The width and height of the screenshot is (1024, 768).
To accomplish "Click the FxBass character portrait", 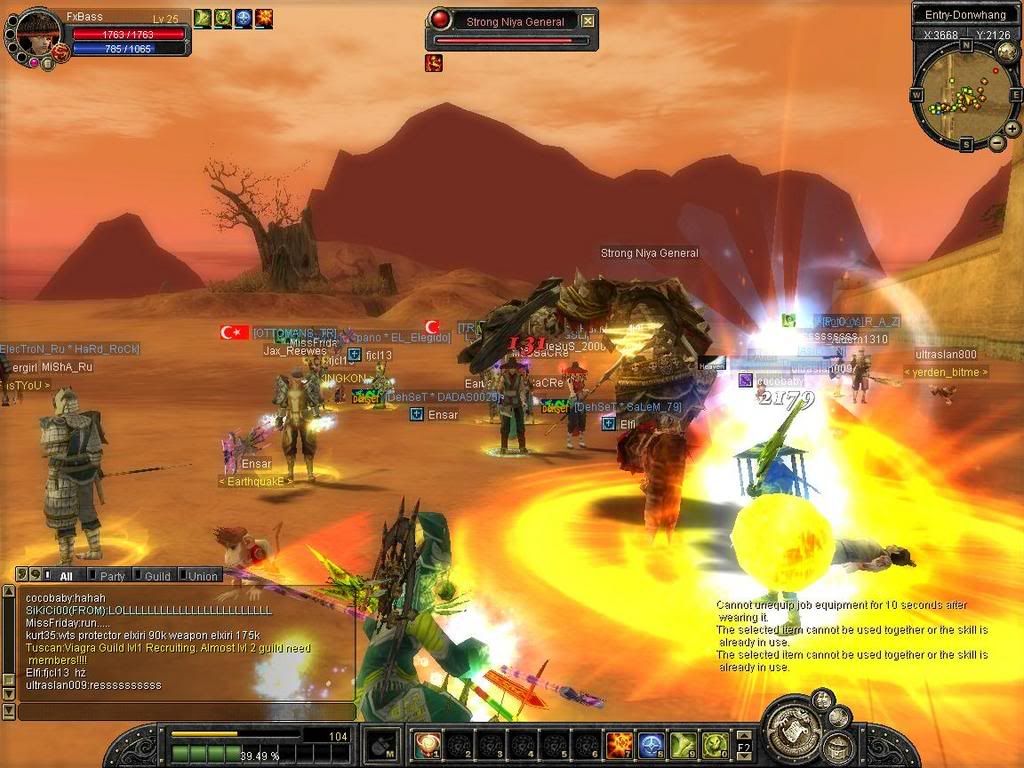I will (x=38, y=33).
